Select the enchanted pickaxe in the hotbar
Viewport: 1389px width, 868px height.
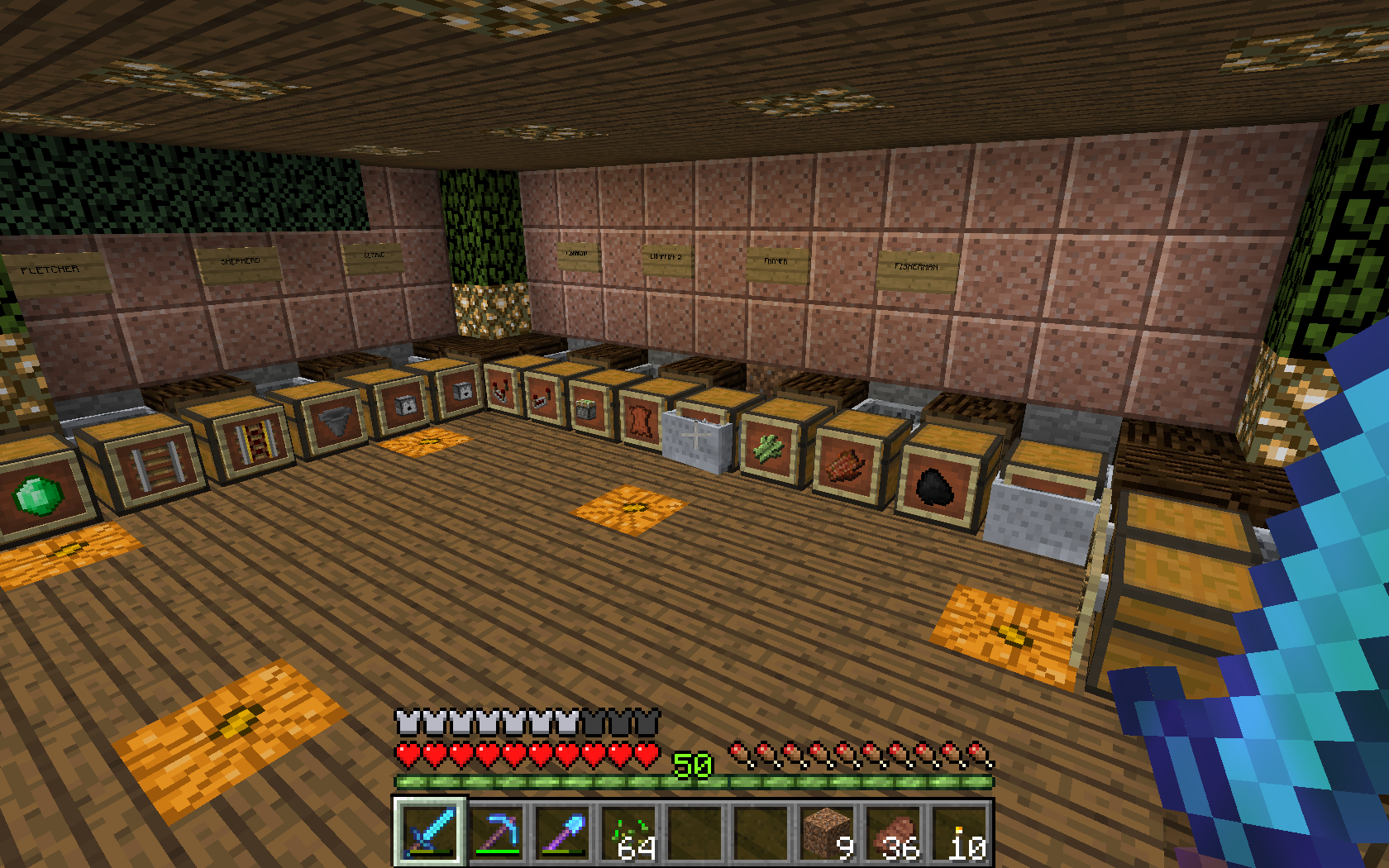click(497, 833)
